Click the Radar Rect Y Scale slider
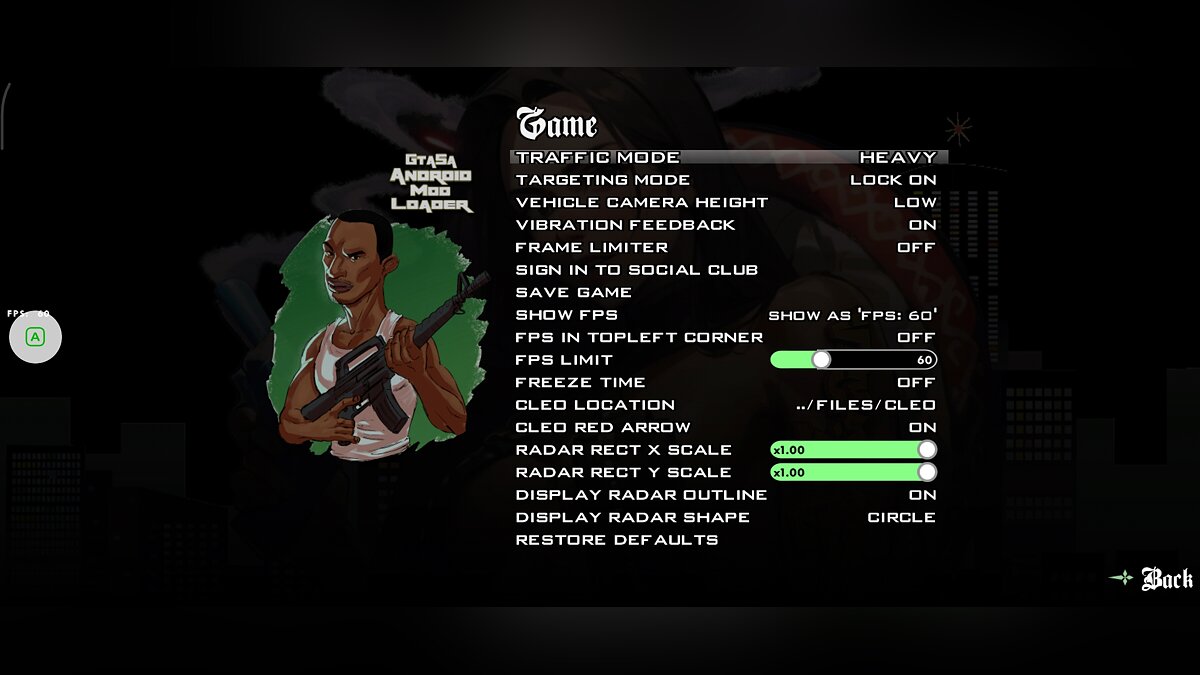 click(x=853, y=472)
